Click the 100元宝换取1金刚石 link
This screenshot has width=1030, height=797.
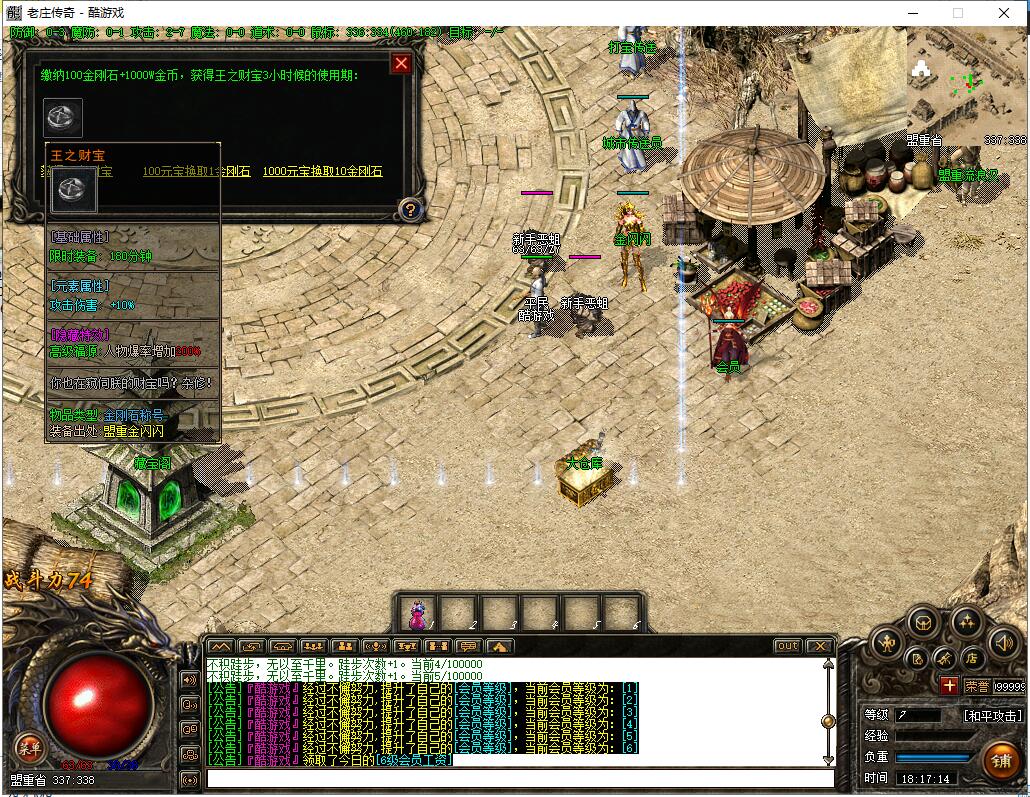pyautogui.click(x=196, y=171)
